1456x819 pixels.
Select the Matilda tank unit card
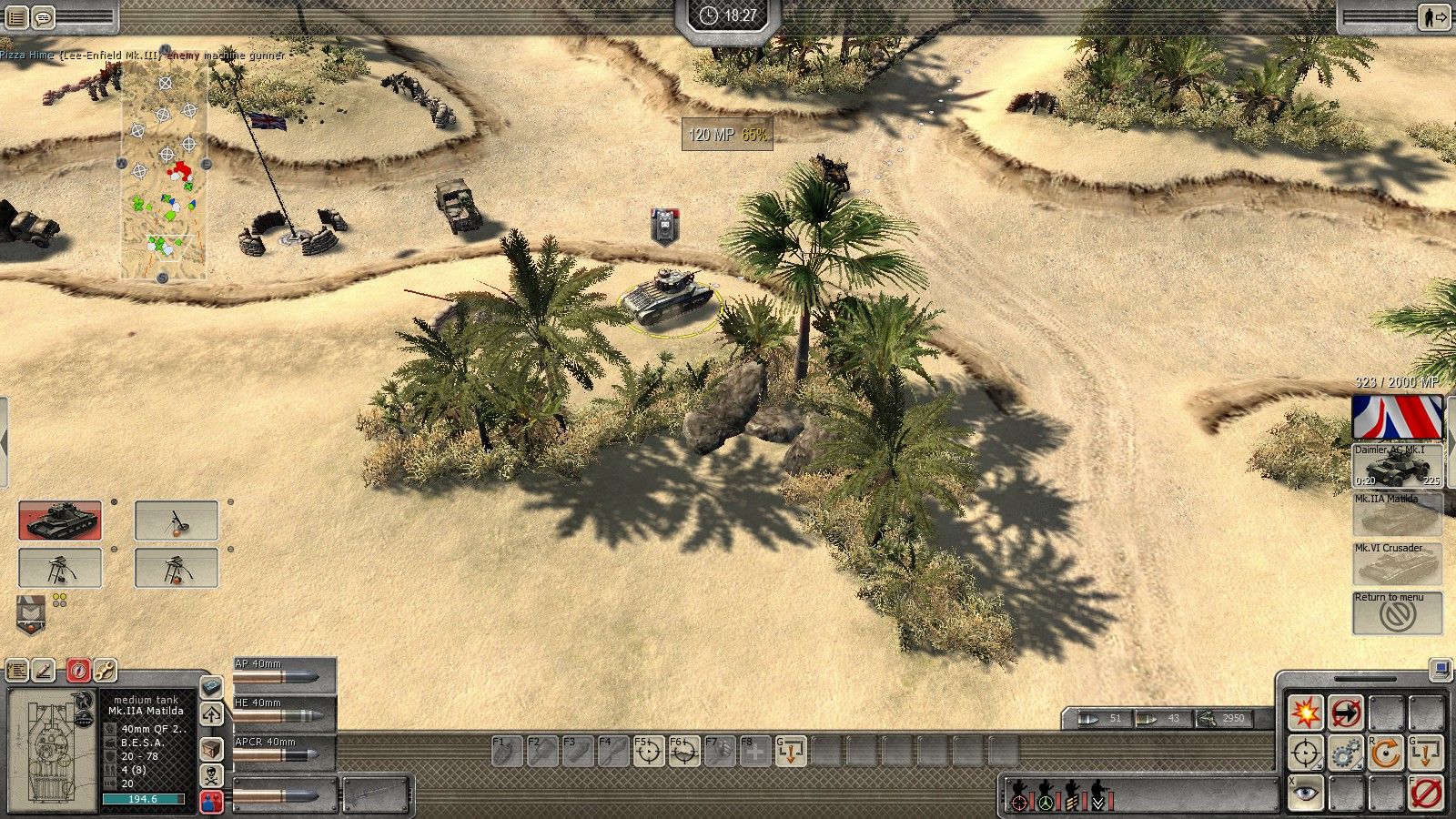pos(60,521)
